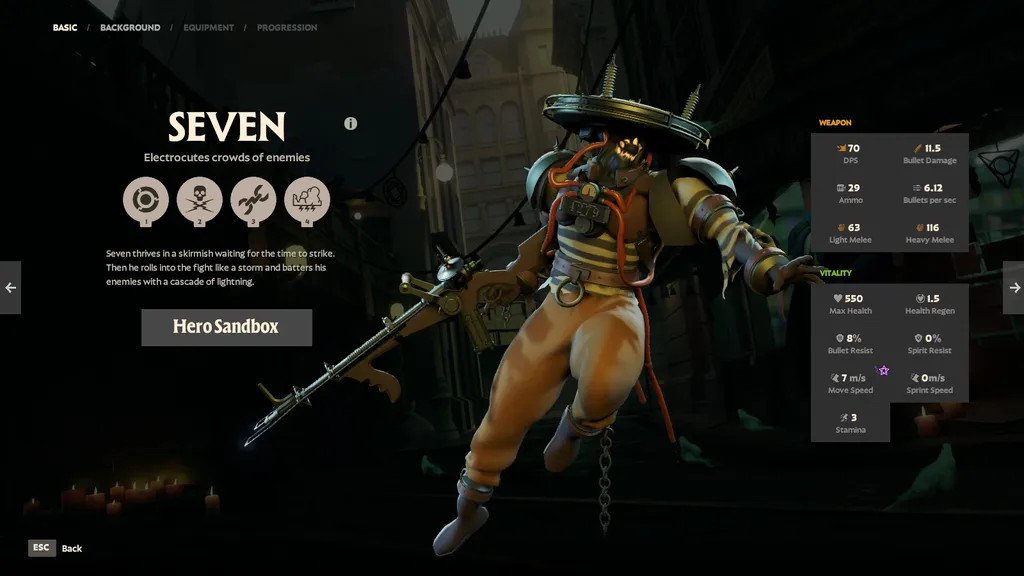This screenshot has width=1024, height=576.
Task: Launch the Hero Sandbox
Action: [226, 327]
